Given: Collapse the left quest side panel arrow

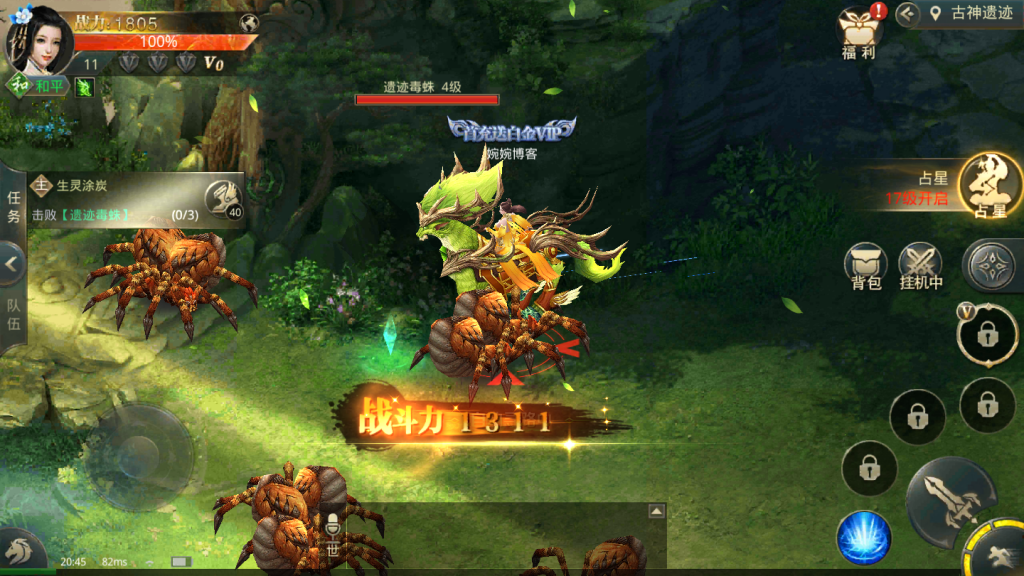Looking at the screenshot, I should (x=12, y=264).
